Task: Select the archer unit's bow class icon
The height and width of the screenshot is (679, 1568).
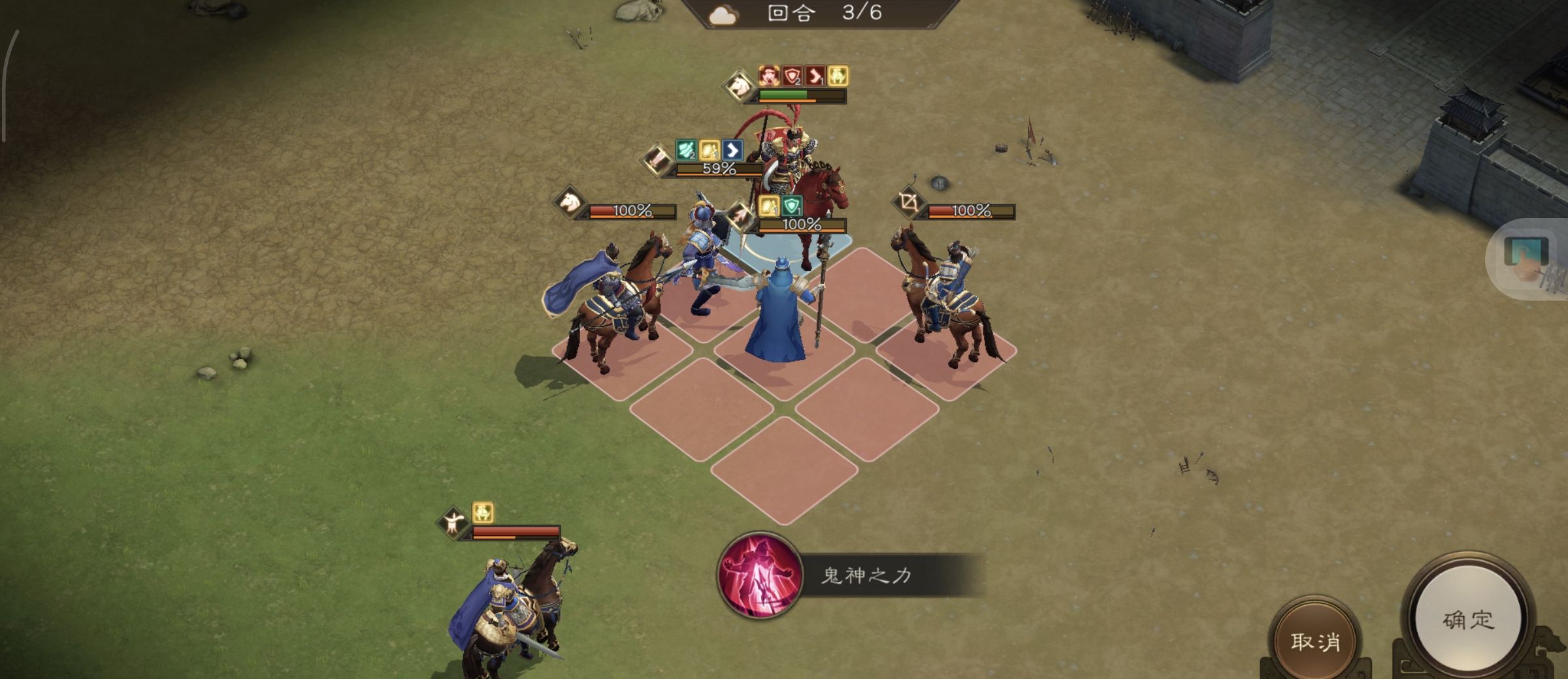Action: pyautogui.click(x=909, y=202)
